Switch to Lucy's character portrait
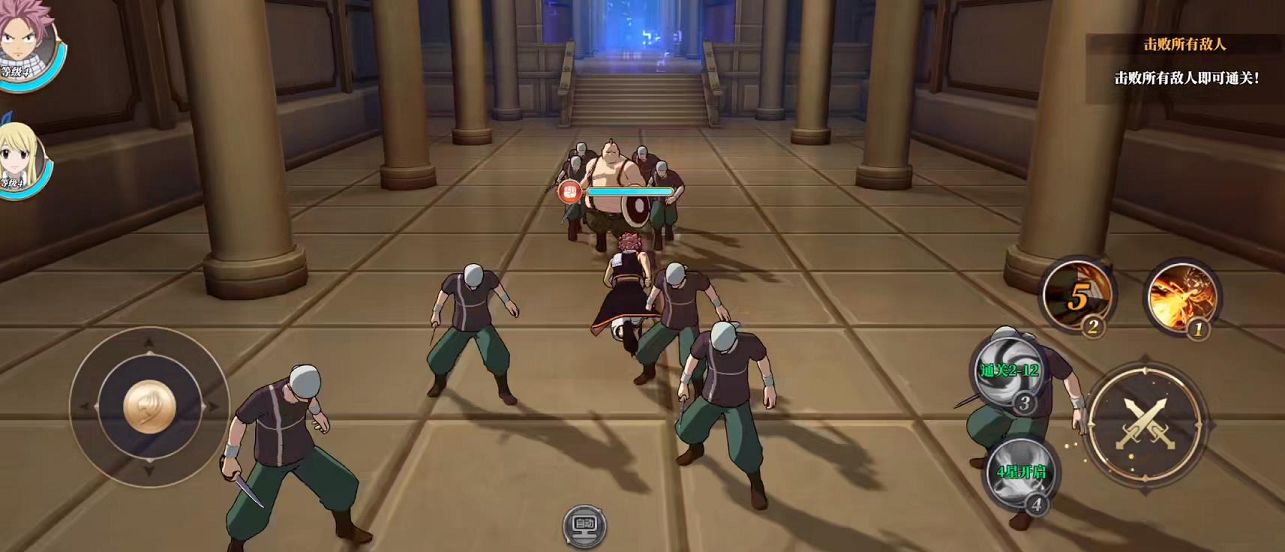The image size is (1285, 552). (22, 160)
